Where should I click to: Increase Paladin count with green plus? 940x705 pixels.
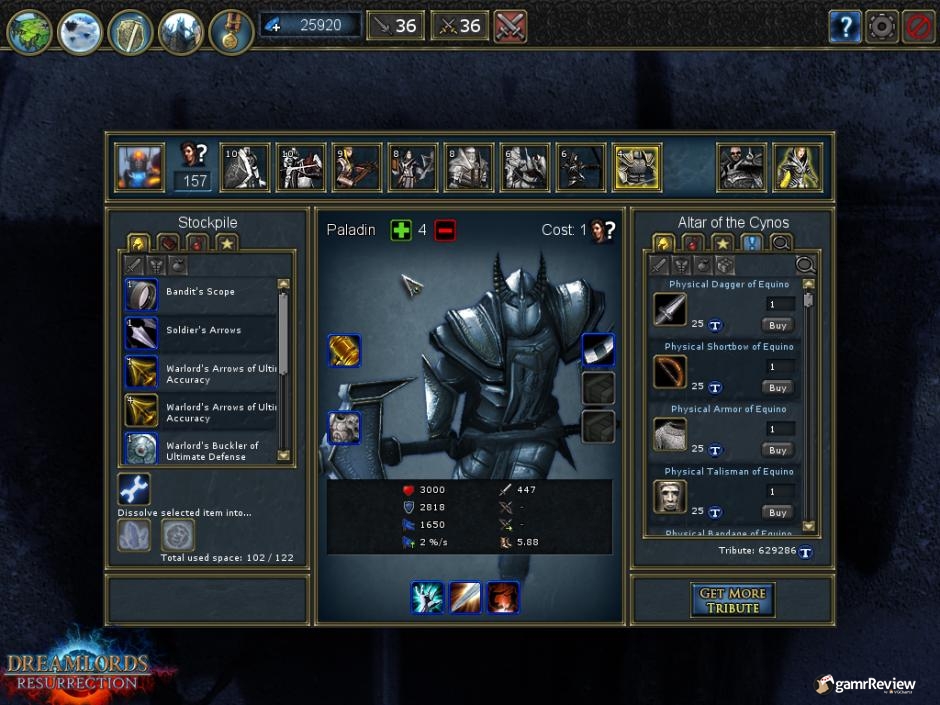[x=401, y=230]
